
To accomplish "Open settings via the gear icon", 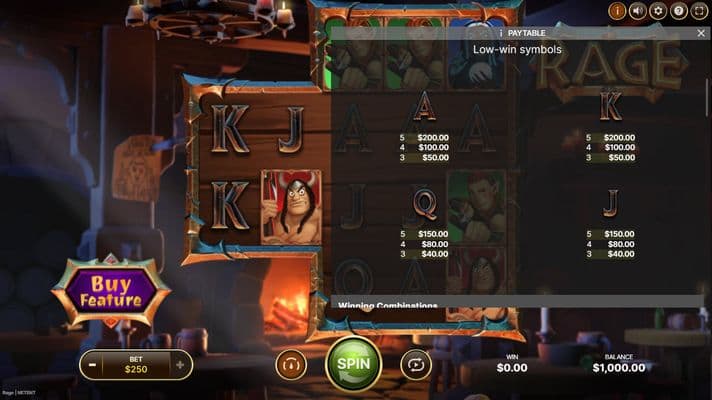I will pos(658,11).
